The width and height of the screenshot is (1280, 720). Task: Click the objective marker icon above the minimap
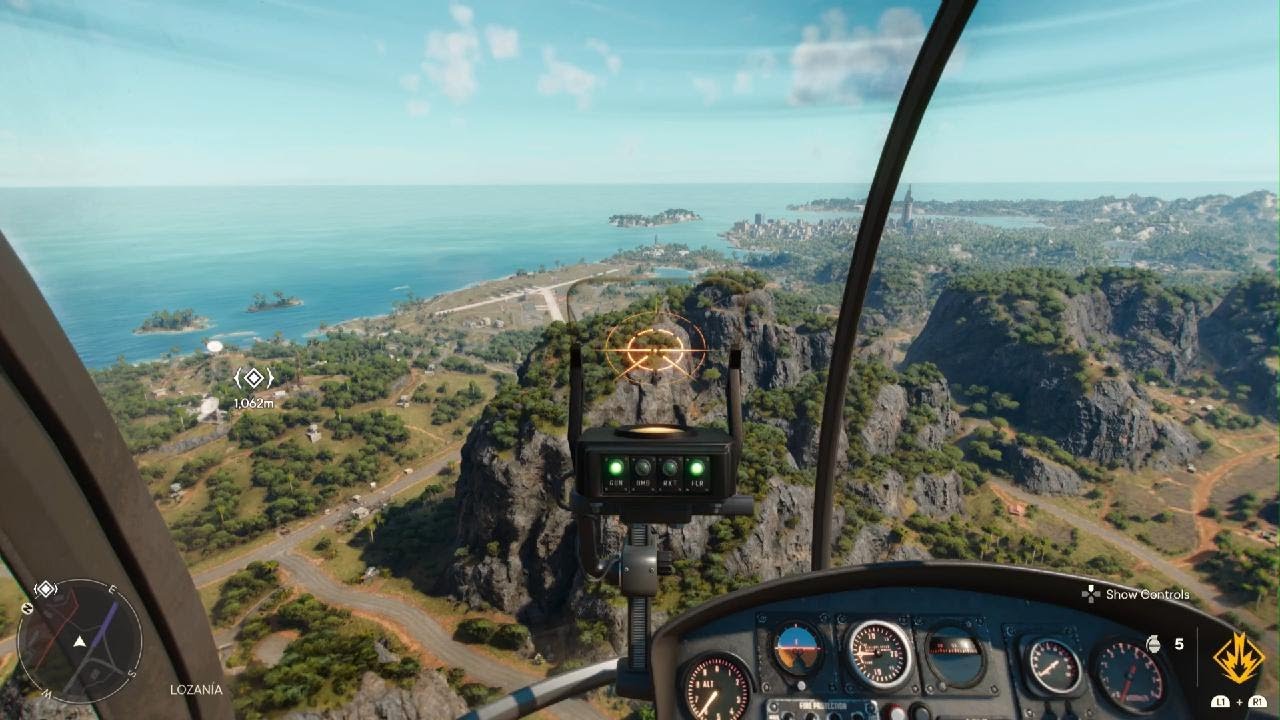45,588
